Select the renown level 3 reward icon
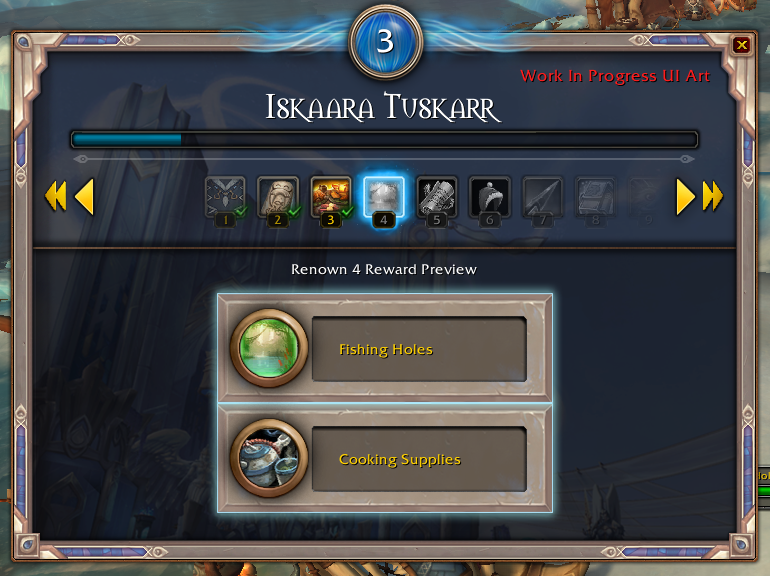The image size is (770, 576). (331, 198)
